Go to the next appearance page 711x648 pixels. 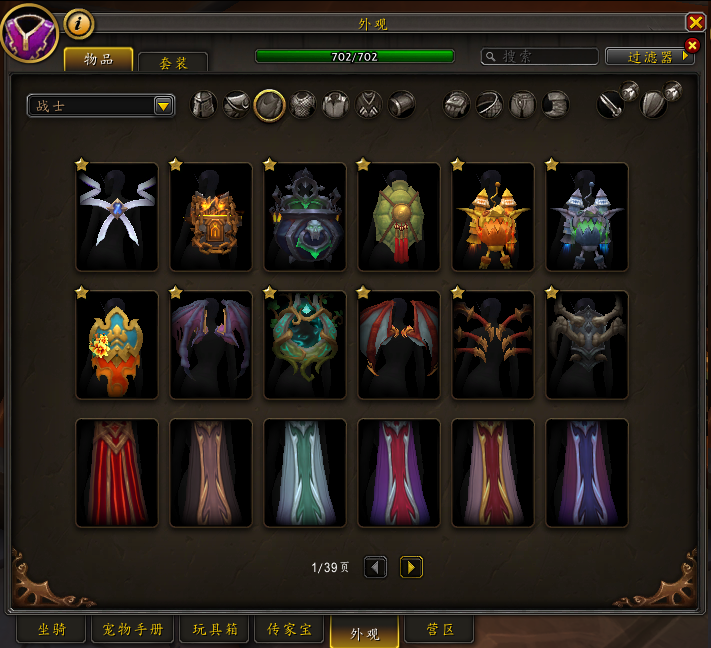[x=411, y=567]
